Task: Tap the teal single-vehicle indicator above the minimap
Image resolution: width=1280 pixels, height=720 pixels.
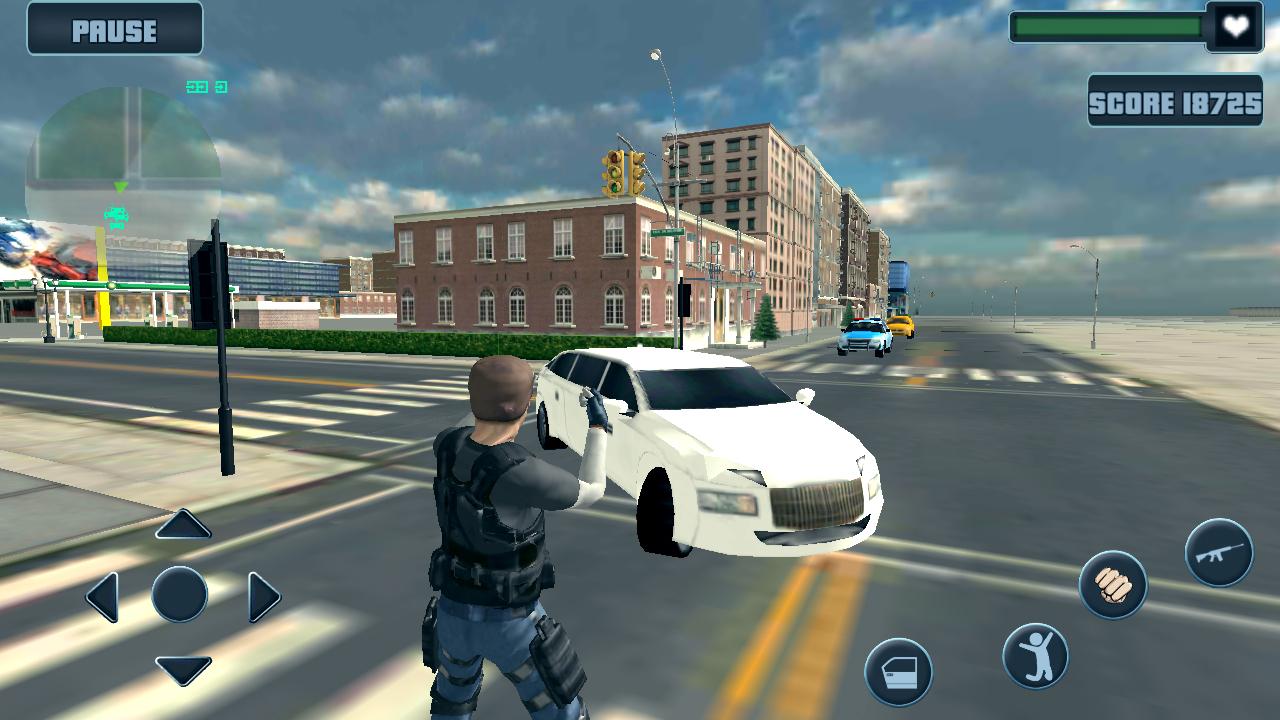Action: pyautogui.click(x=220, y=87)
